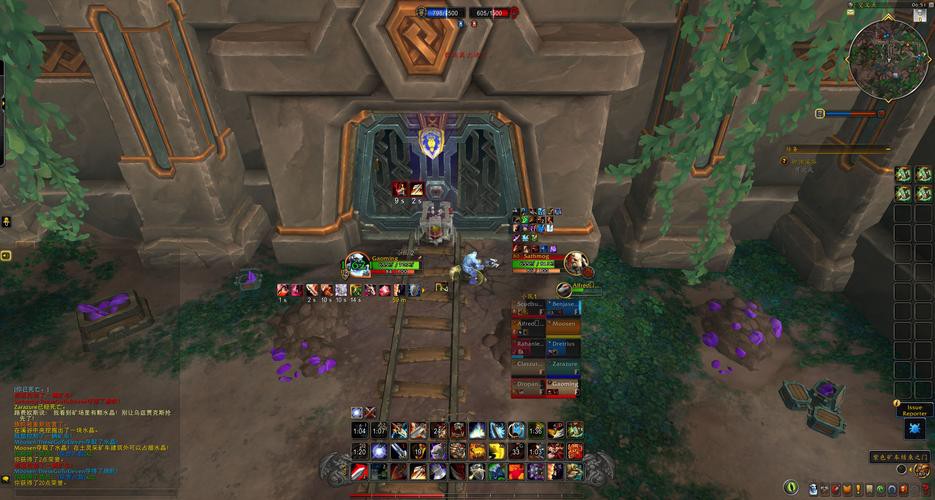Activate the yellow fist ability

pyautogui.click(x=498, y=451)
